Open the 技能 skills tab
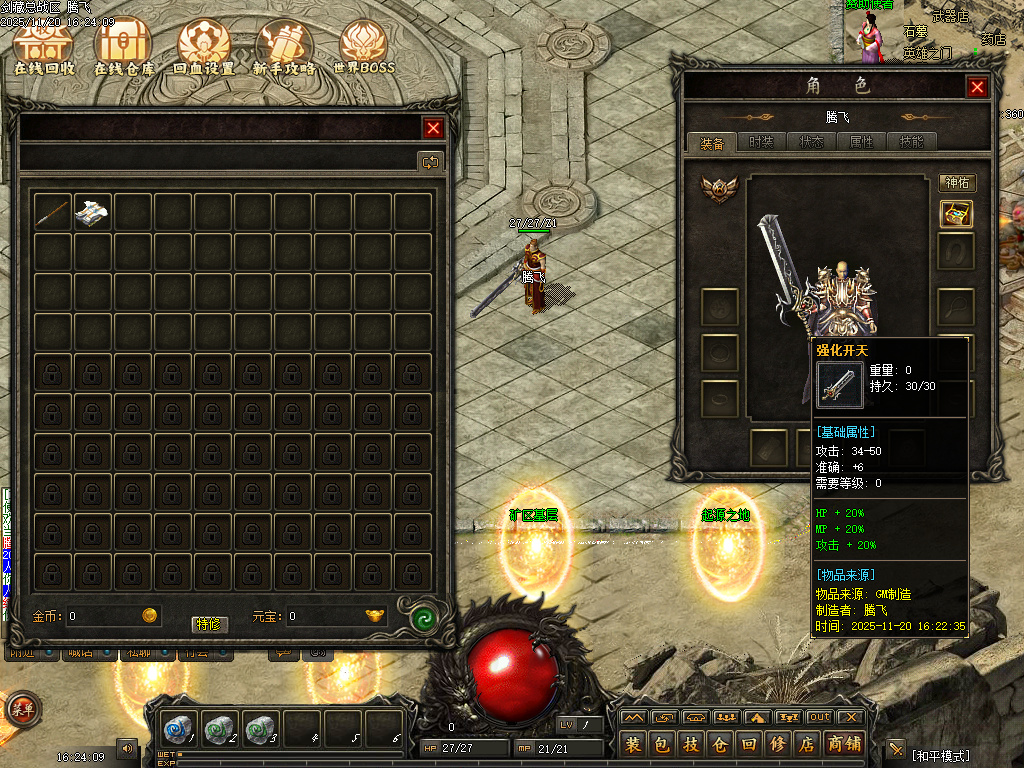Screen dimensions: 1024x768 [911, 143]
